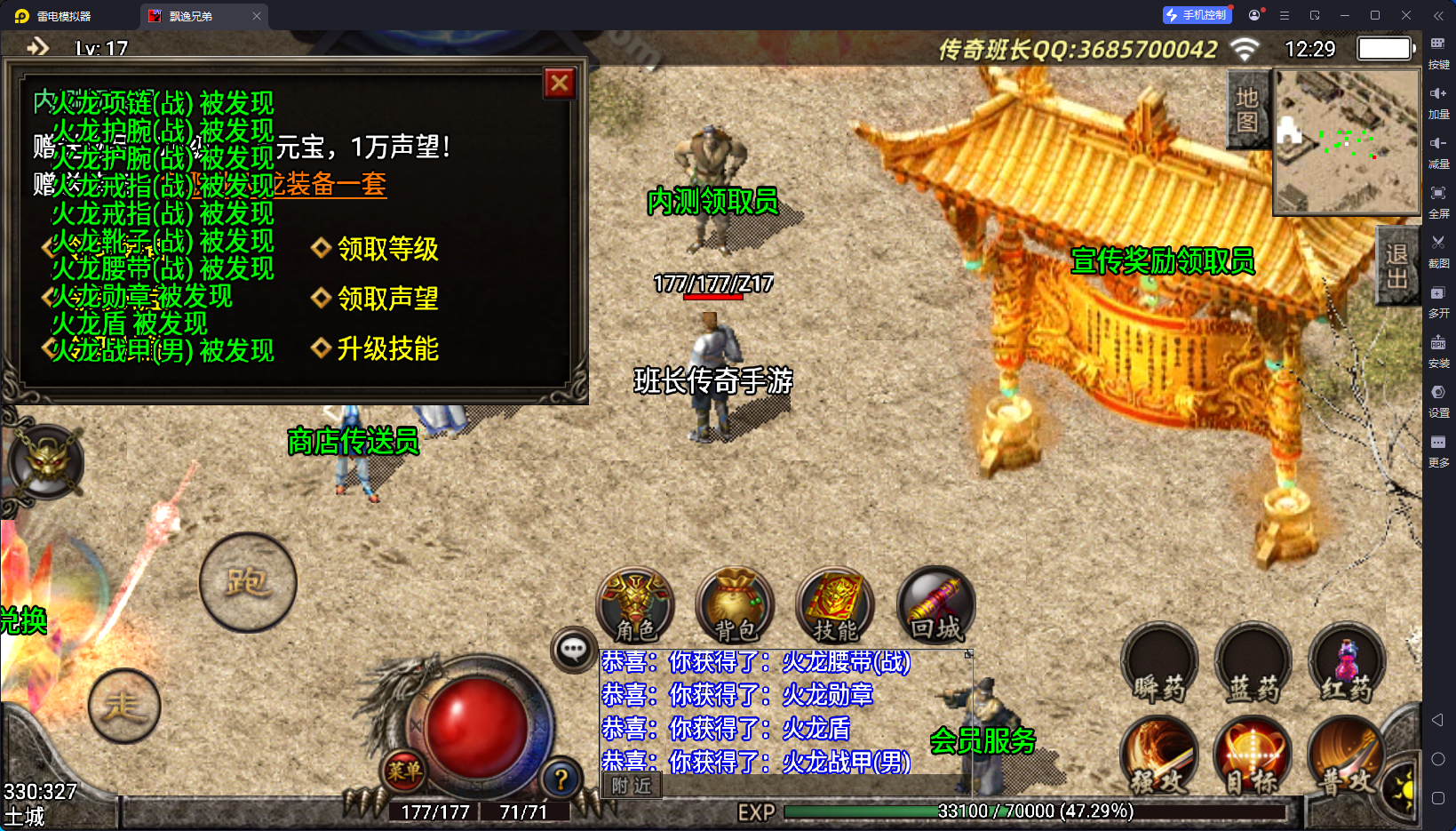Activate the 瞬药 instant potion slot
Image resolution: width=1456 pixels, height=831 pixels.
coord(1159,665)
